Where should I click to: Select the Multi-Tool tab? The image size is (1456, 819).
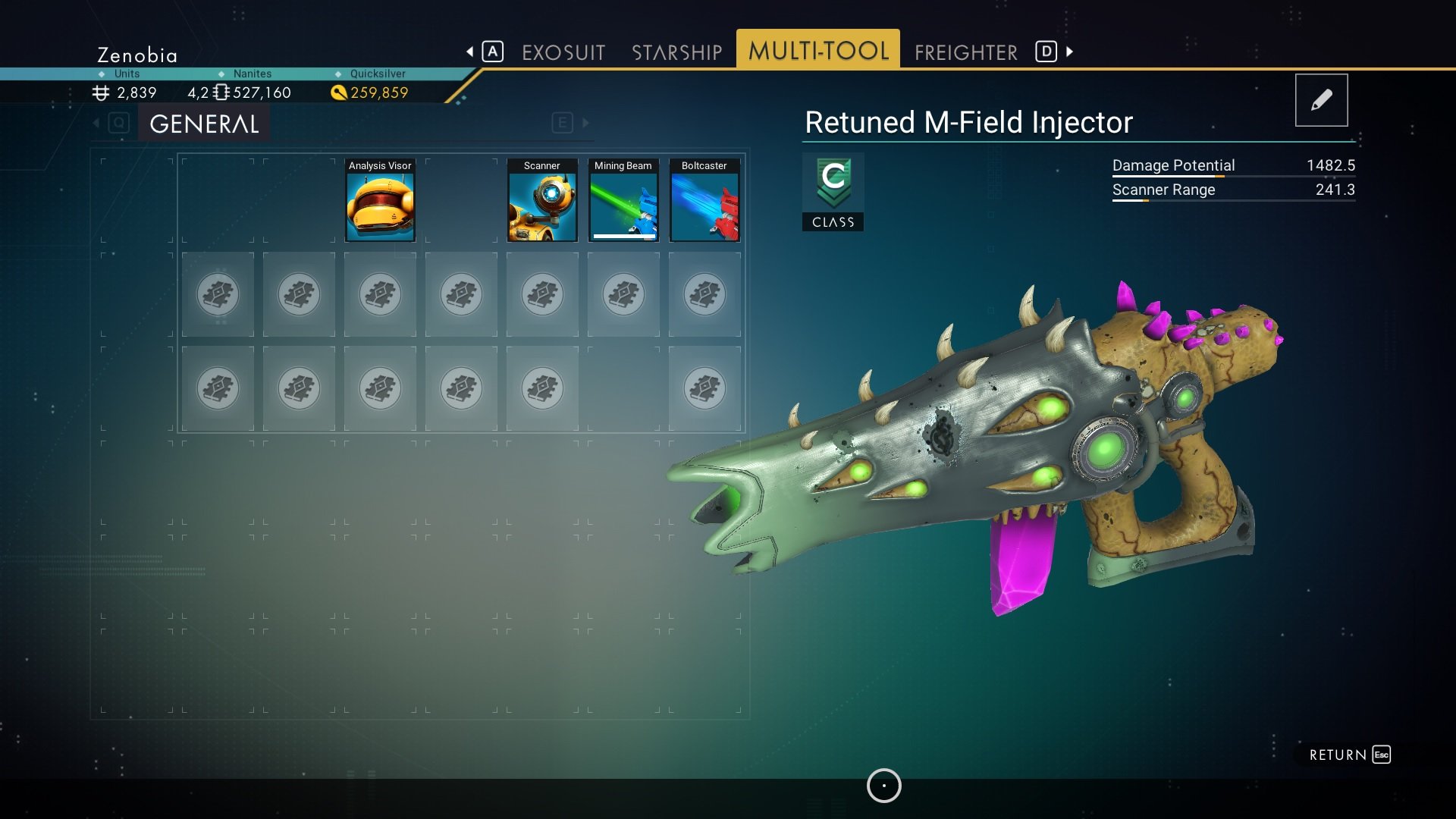coord(817,51)
